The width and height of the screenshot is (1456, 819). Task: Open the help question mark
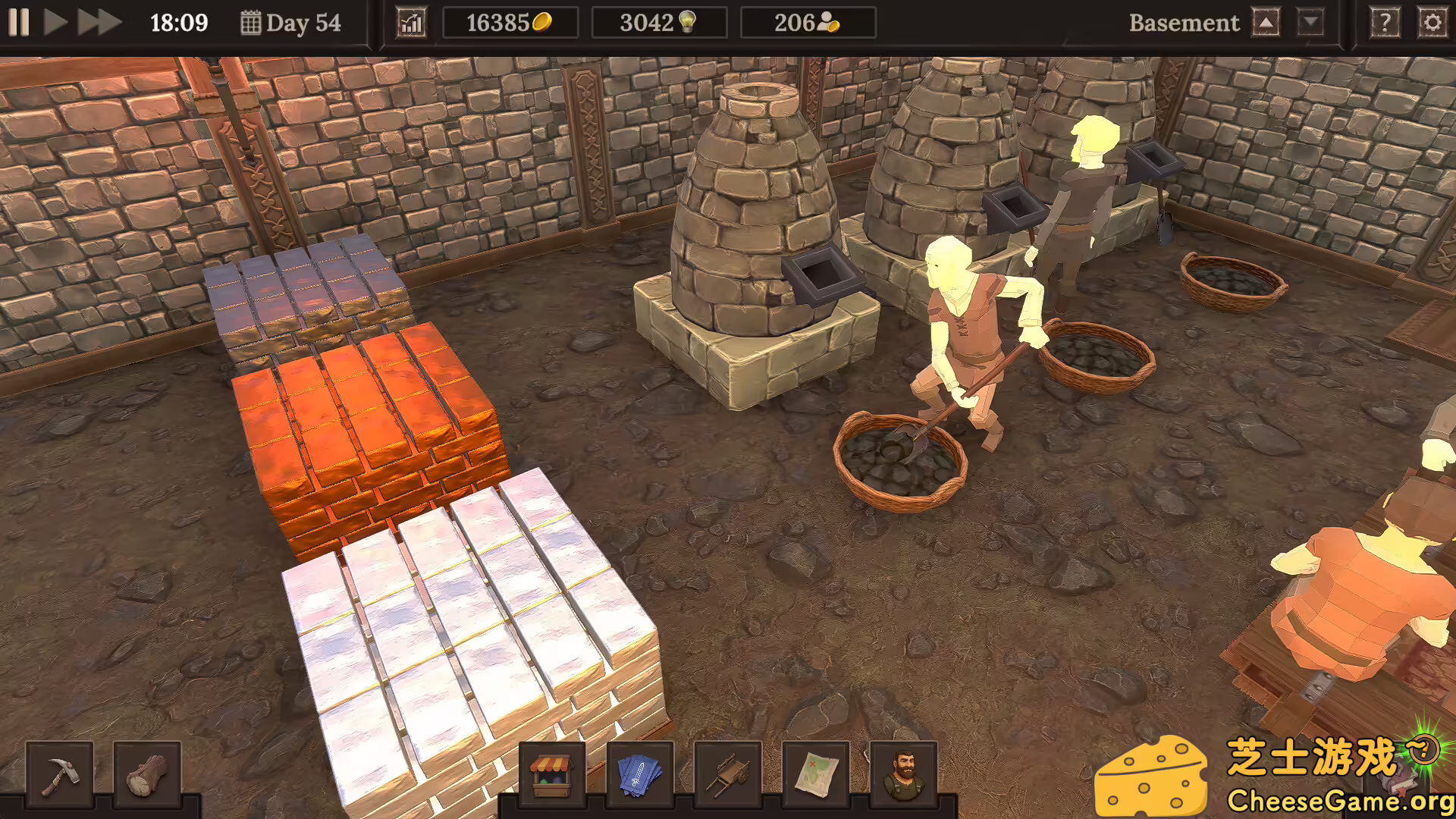click(1385, 22)
